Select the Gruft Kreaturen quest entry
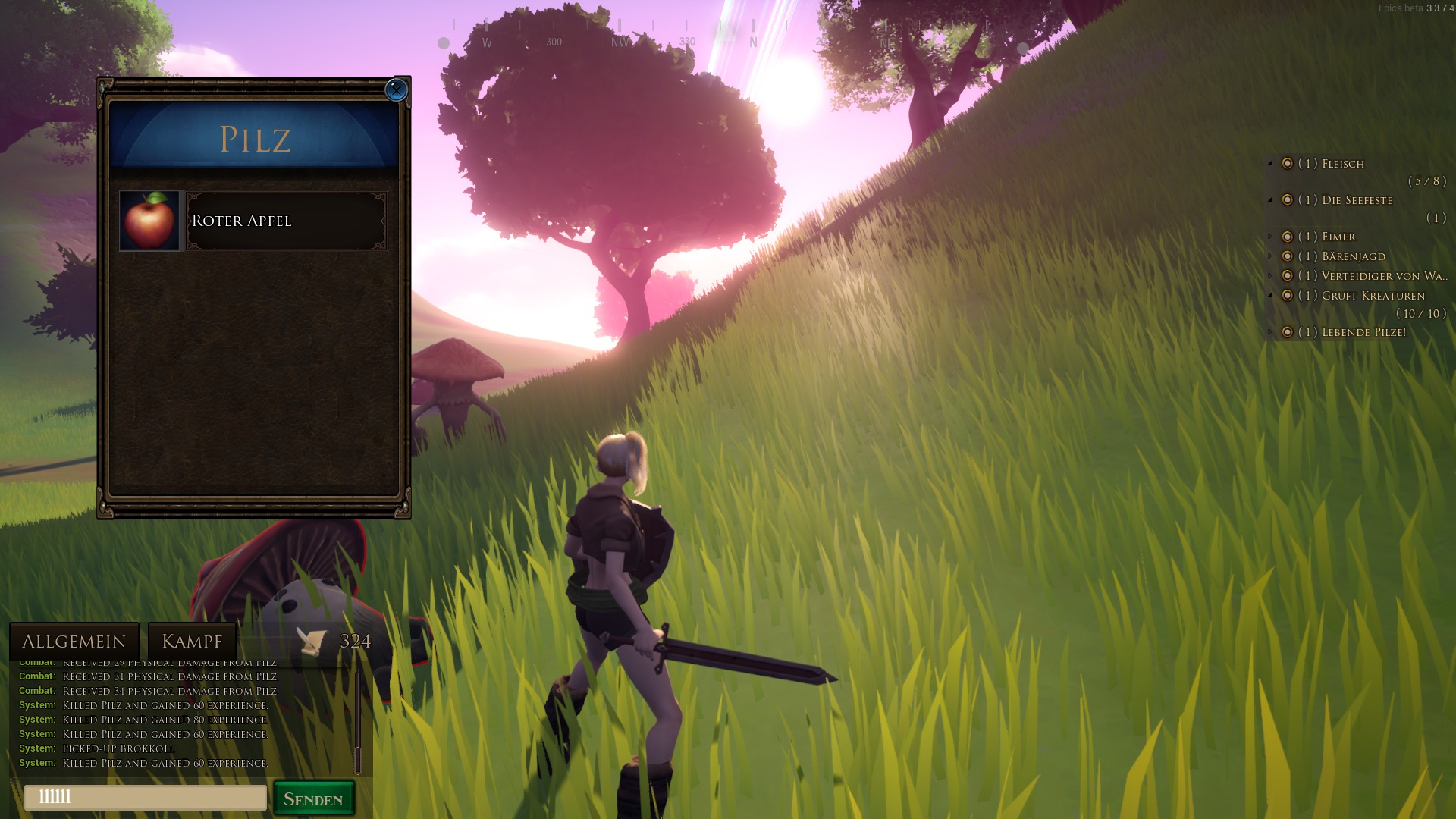The width and height of the screenshot is (1456, 819). [1373, 296]
